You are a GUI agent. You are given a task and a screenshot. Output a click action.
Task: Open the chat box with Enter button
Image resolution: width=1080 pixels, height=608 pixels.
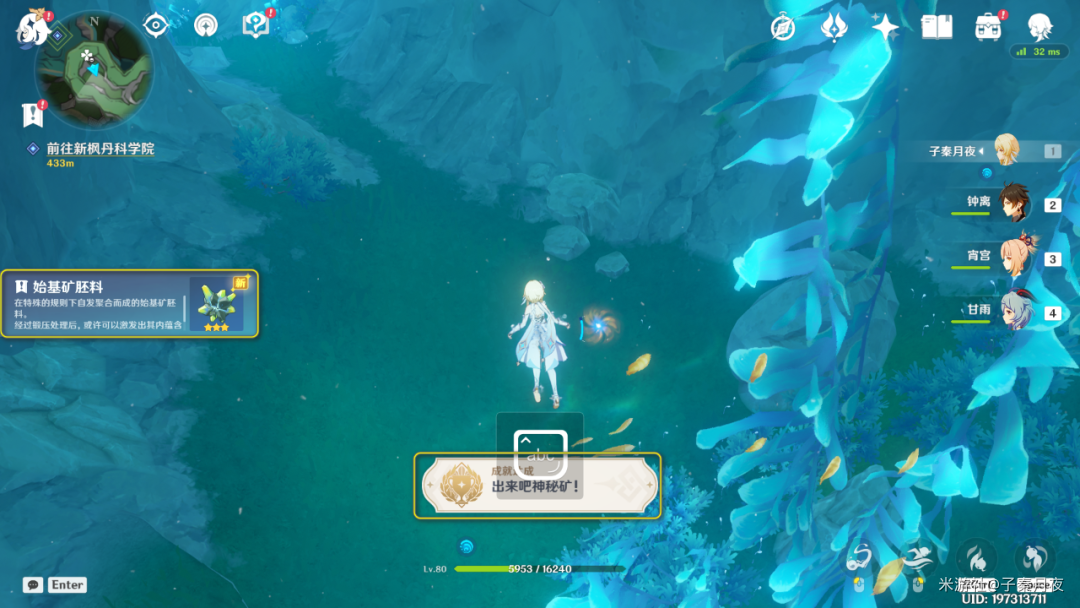(x=55, y=585)
